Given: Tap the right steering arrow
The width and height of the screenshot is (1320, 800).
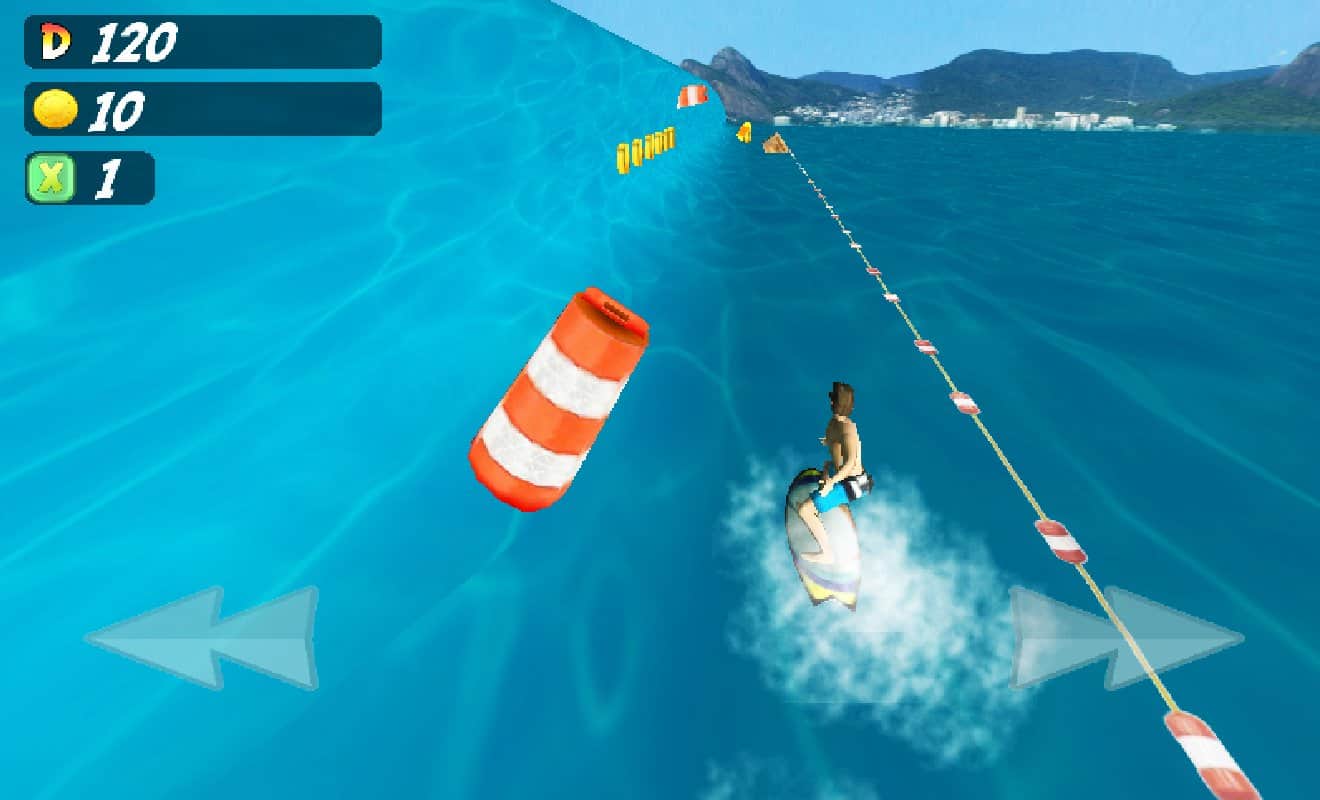Looking at the screenshot, I should point(1125,638).
